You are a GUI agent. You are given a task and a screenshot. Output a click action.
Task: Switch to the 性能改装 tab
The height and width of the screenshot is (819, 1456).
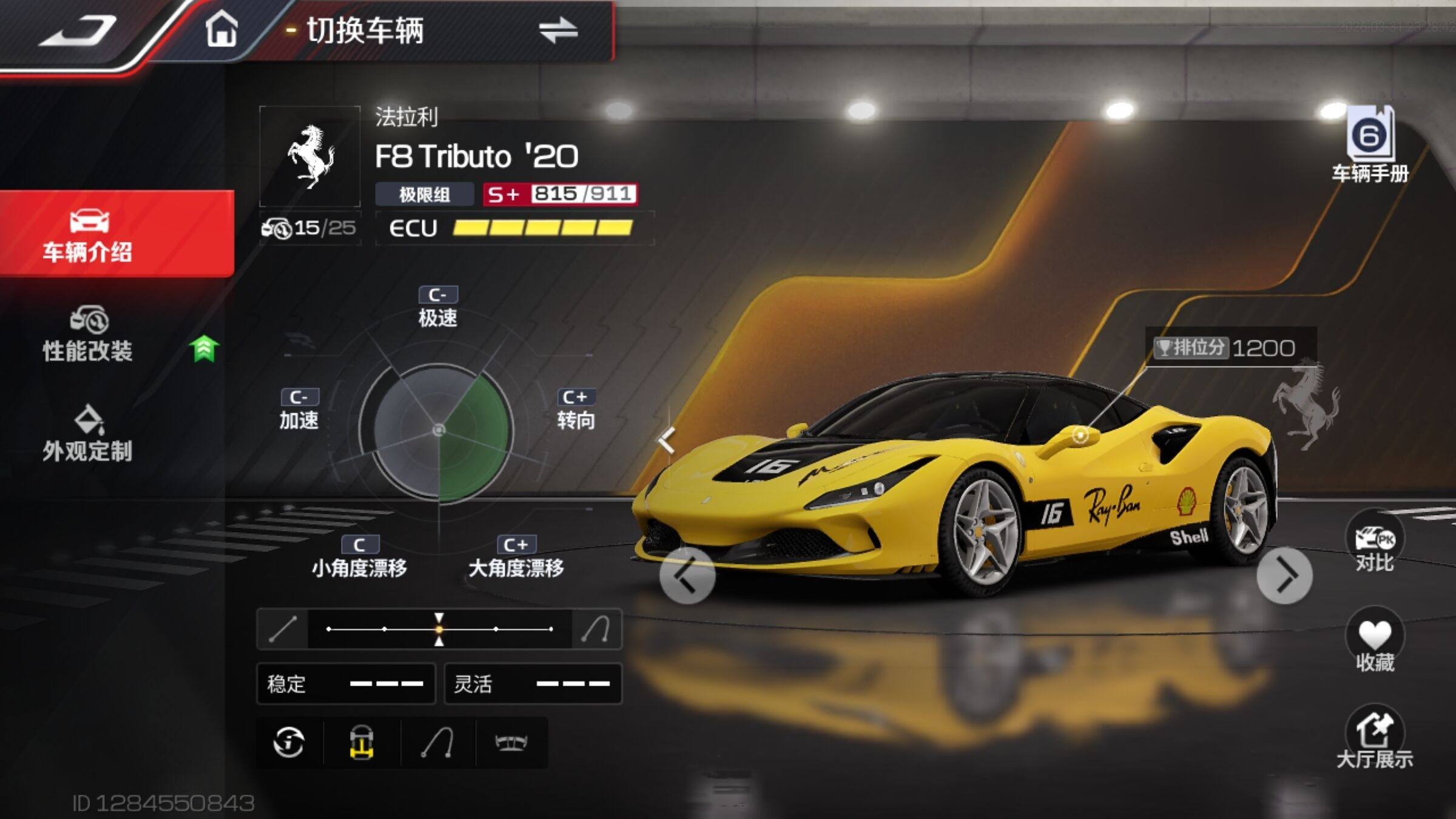coord(89,335)
